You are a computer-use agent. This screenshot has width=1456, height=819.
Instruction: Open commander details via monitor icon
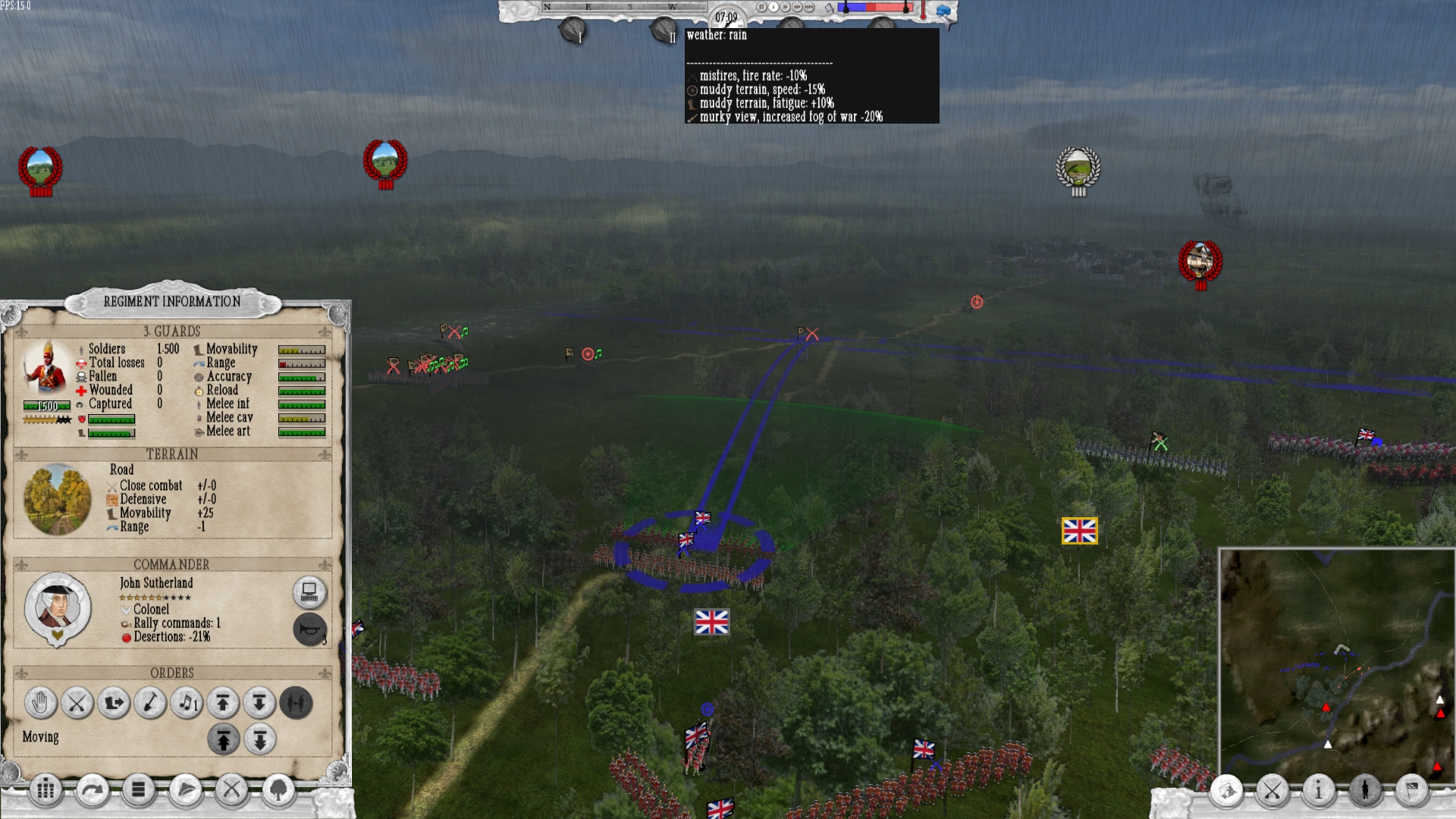click(x=308, y=595)
